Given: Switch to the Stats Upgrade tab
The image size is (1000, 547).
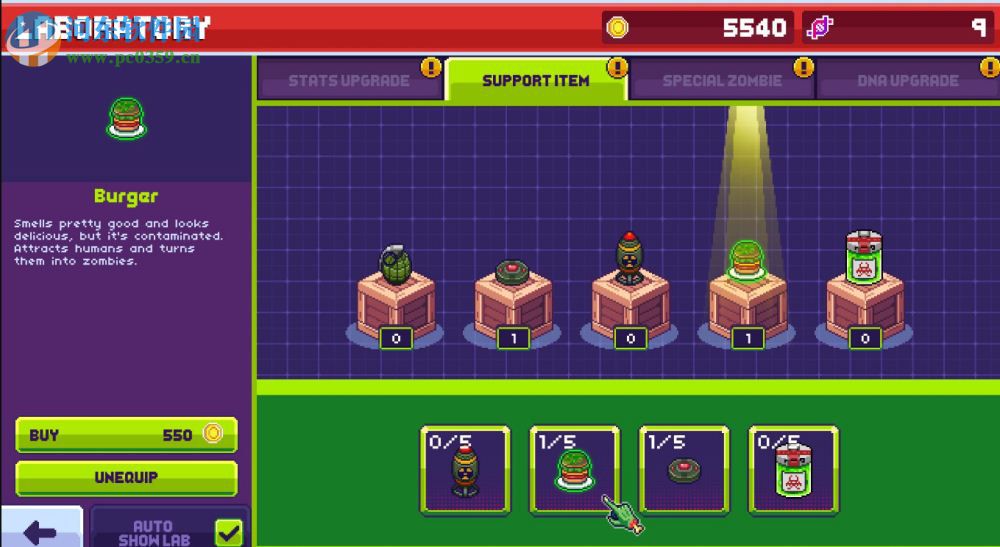Looking at the screenshot, I should point(348,81).
